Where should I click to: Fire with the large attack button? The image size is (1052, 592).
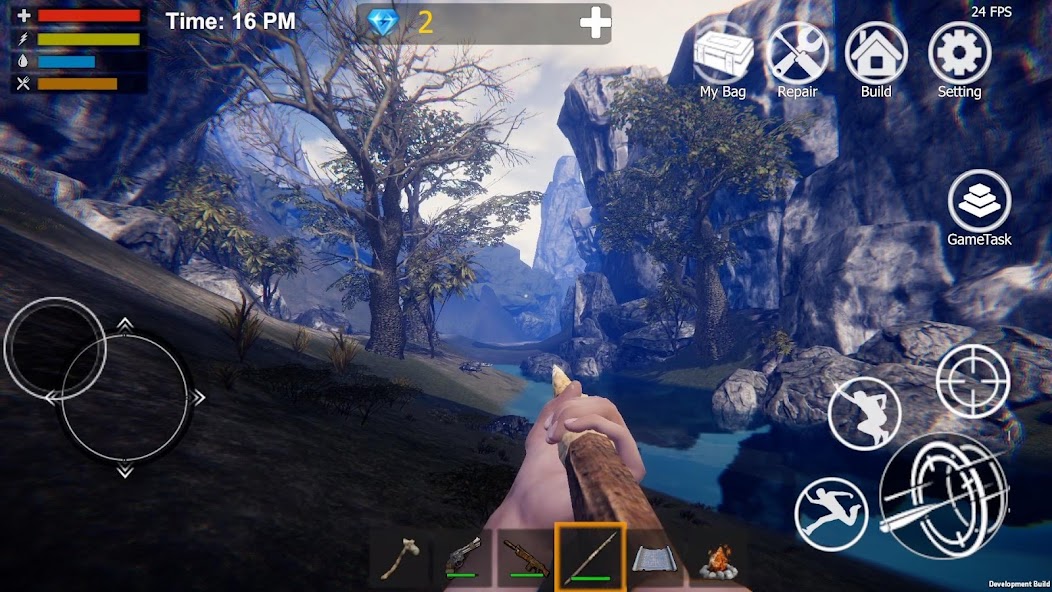click(943, 496)
